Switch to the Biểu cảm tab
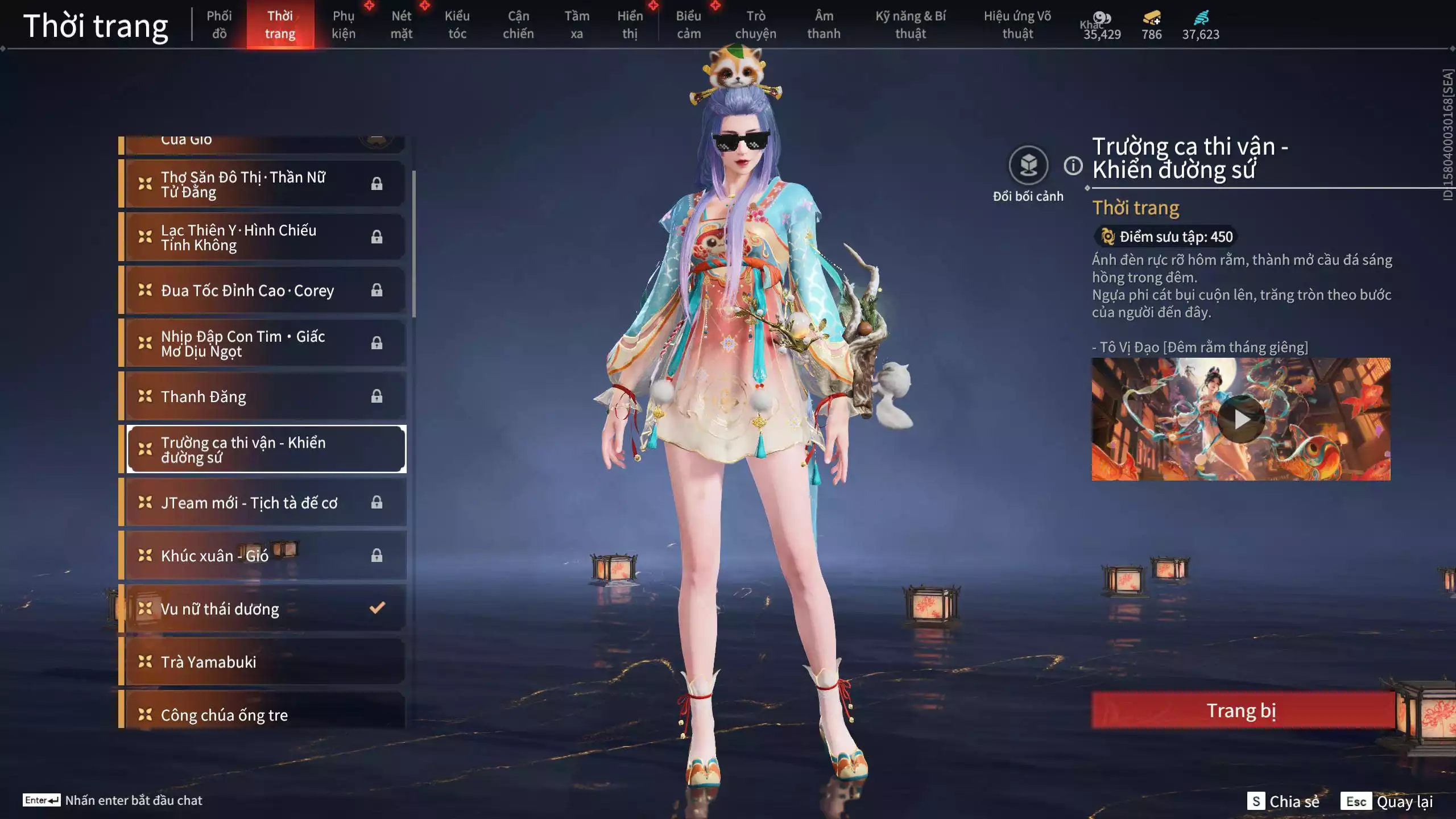Viewport: 1456px width, 819px height. pyautogui.click(x=689, y=25)
